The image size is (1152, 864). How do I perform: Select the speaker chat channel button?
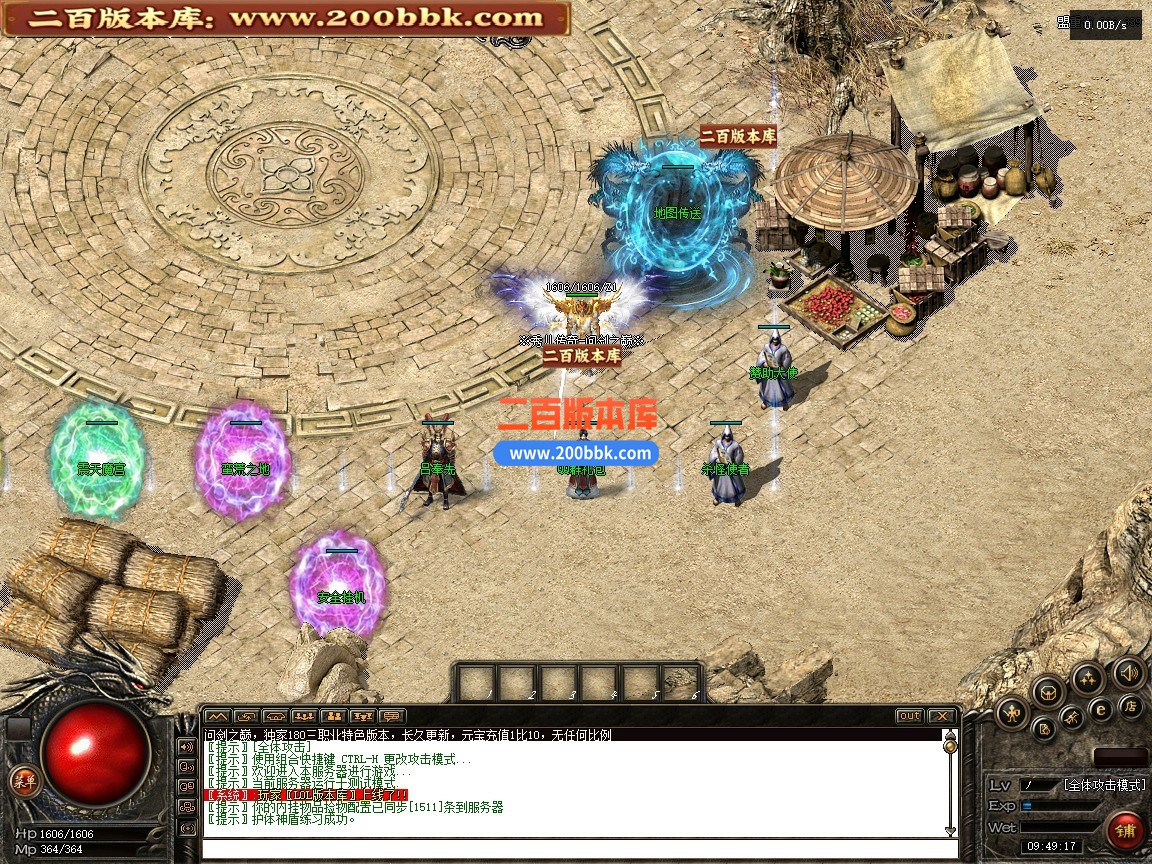(x=186, y=746)
